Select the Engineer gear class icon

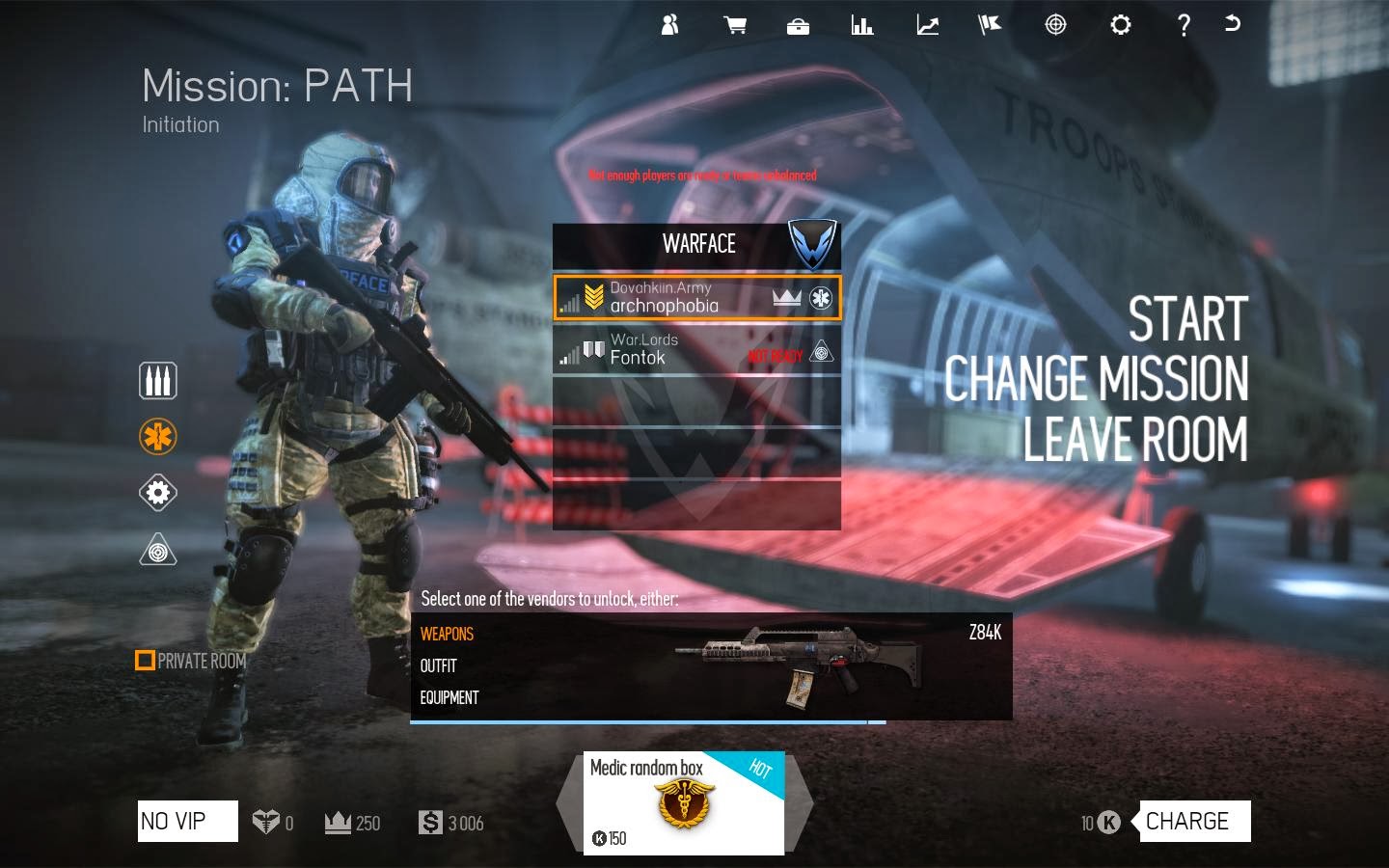pos(157,493)
